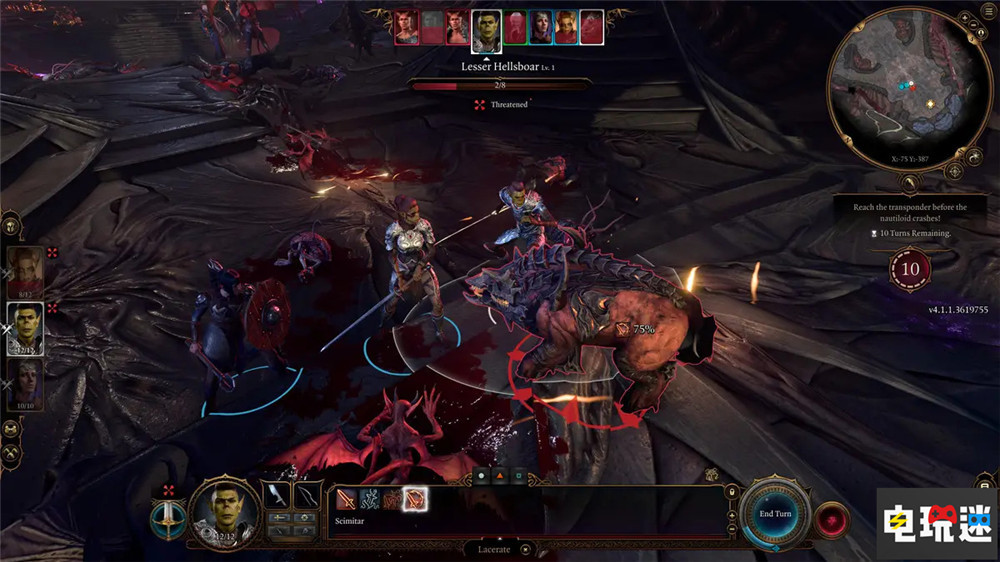End the current combat turn
Image resolution: width=1000 pixels, height=562 pixels.
point(777,514)
